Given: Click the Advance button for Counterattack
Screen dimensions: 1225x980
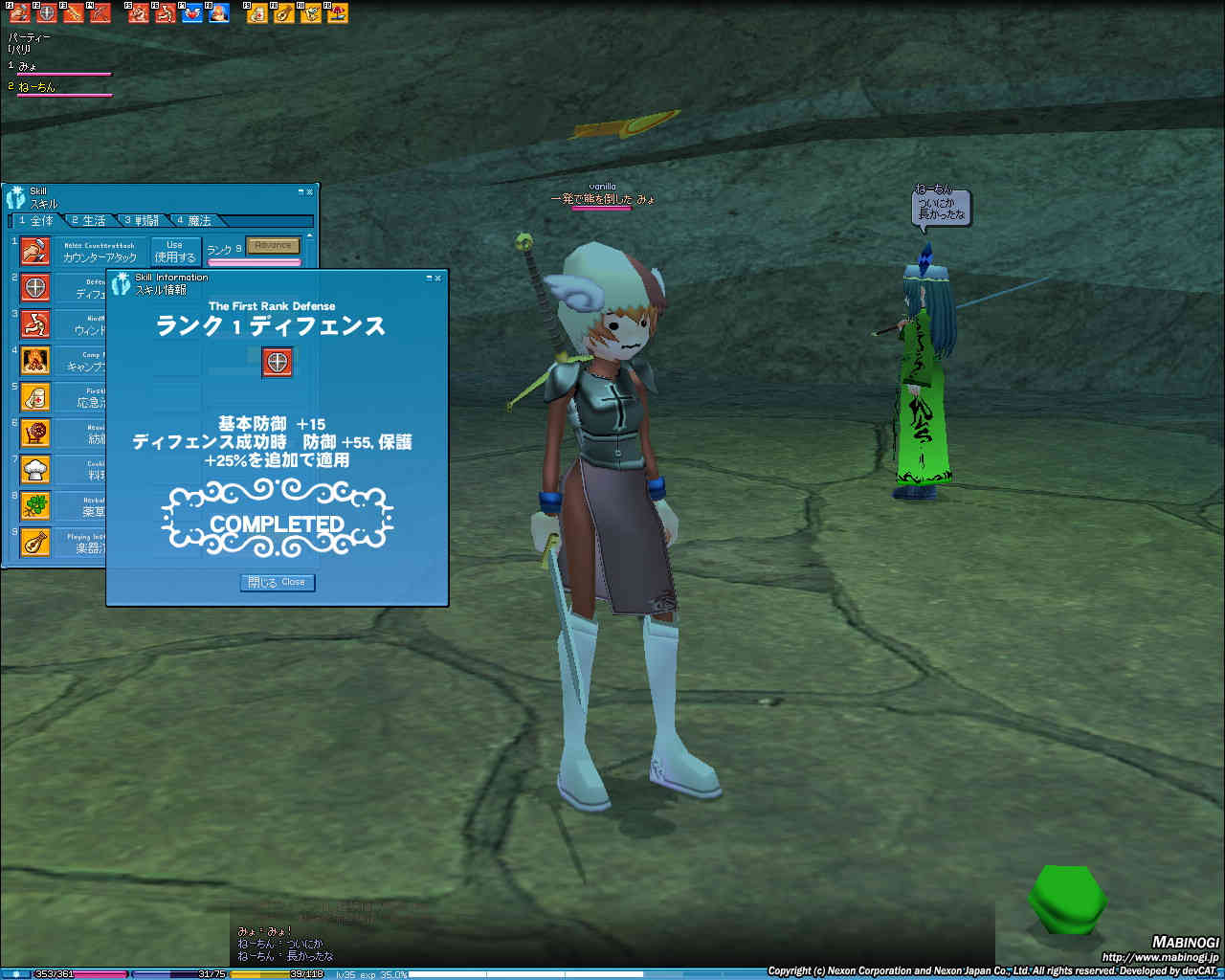Looking at the screenshot, I should 273,246.
